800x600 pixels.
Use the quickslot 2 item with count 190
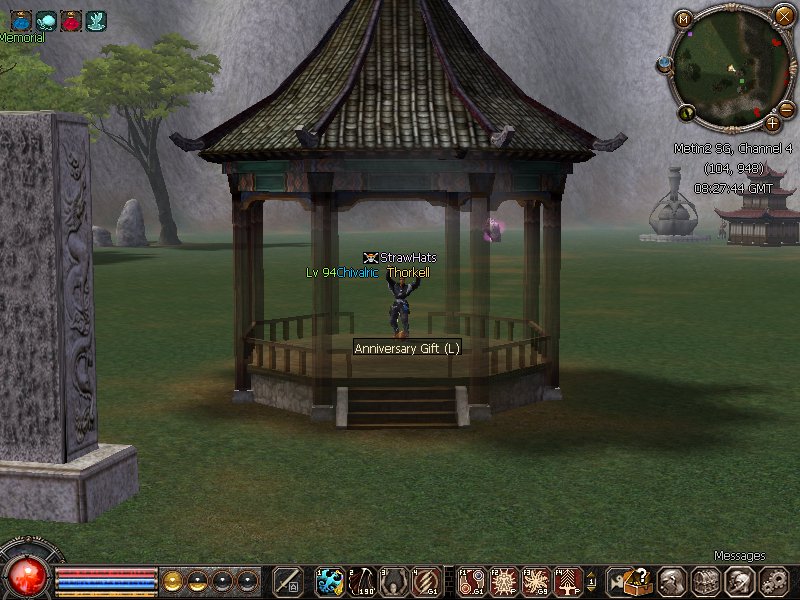click(x=362, y=581)
